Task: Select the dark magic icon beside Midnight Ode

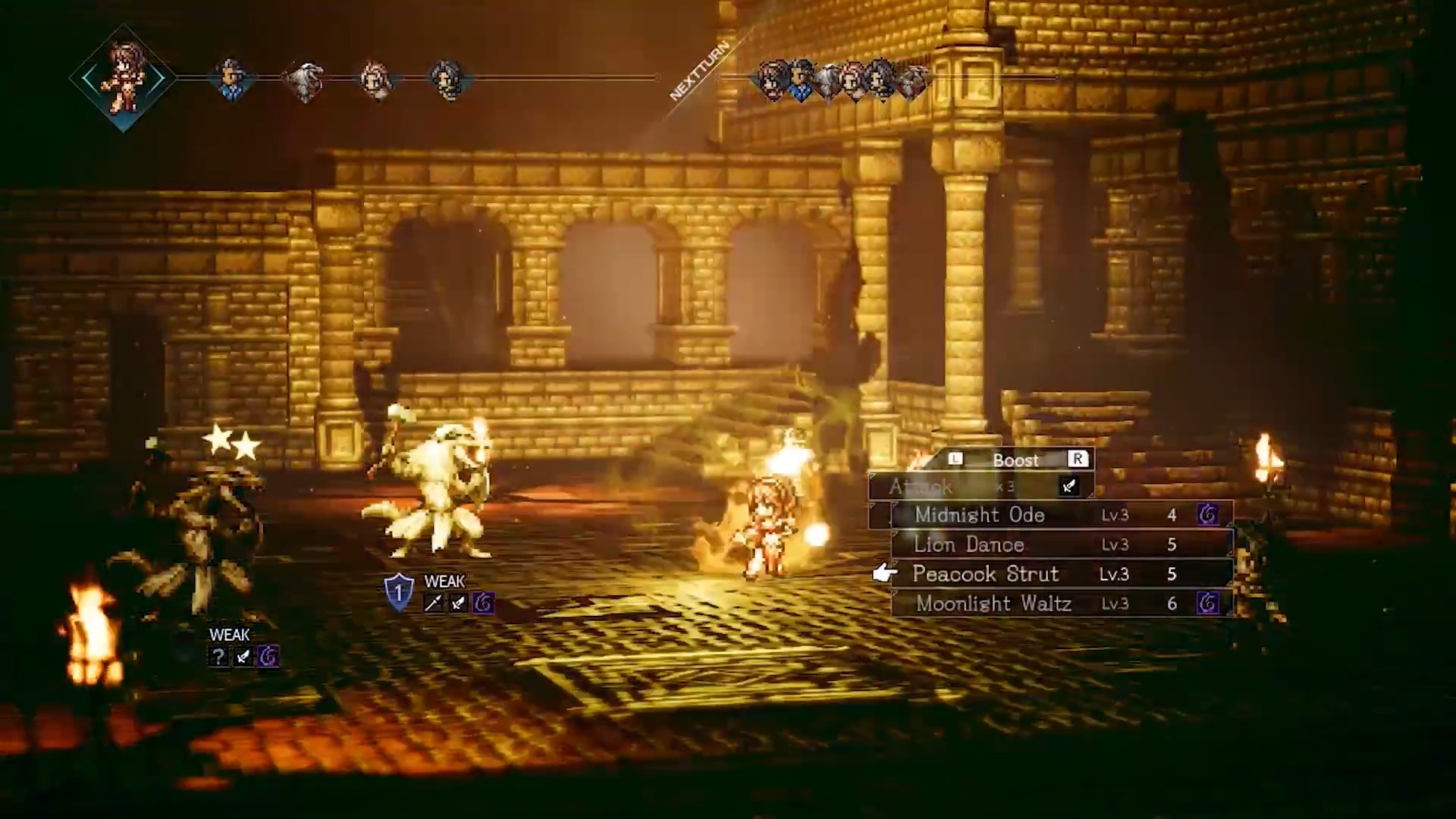Action: click(x=1209, y=515)
